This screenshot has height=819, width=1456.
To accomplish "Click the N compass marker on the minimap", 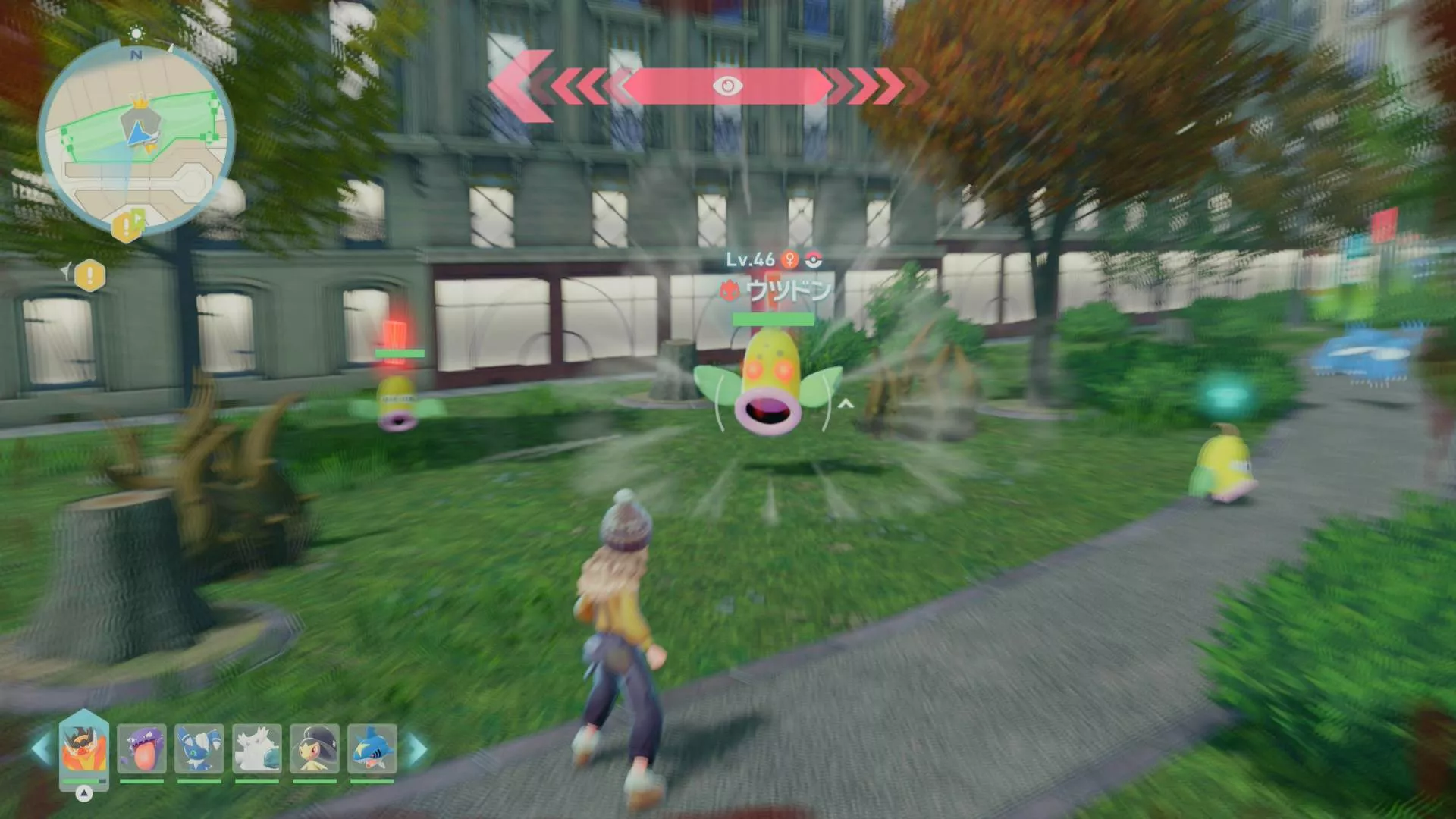I will [x=136, y=55].
